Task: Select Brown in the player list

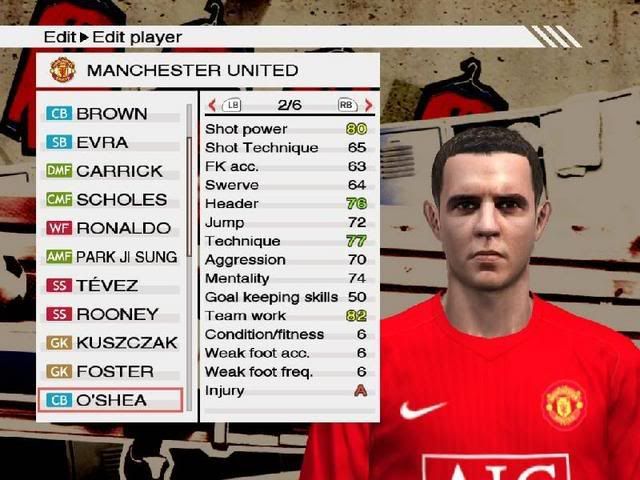Action: (110, 114)
